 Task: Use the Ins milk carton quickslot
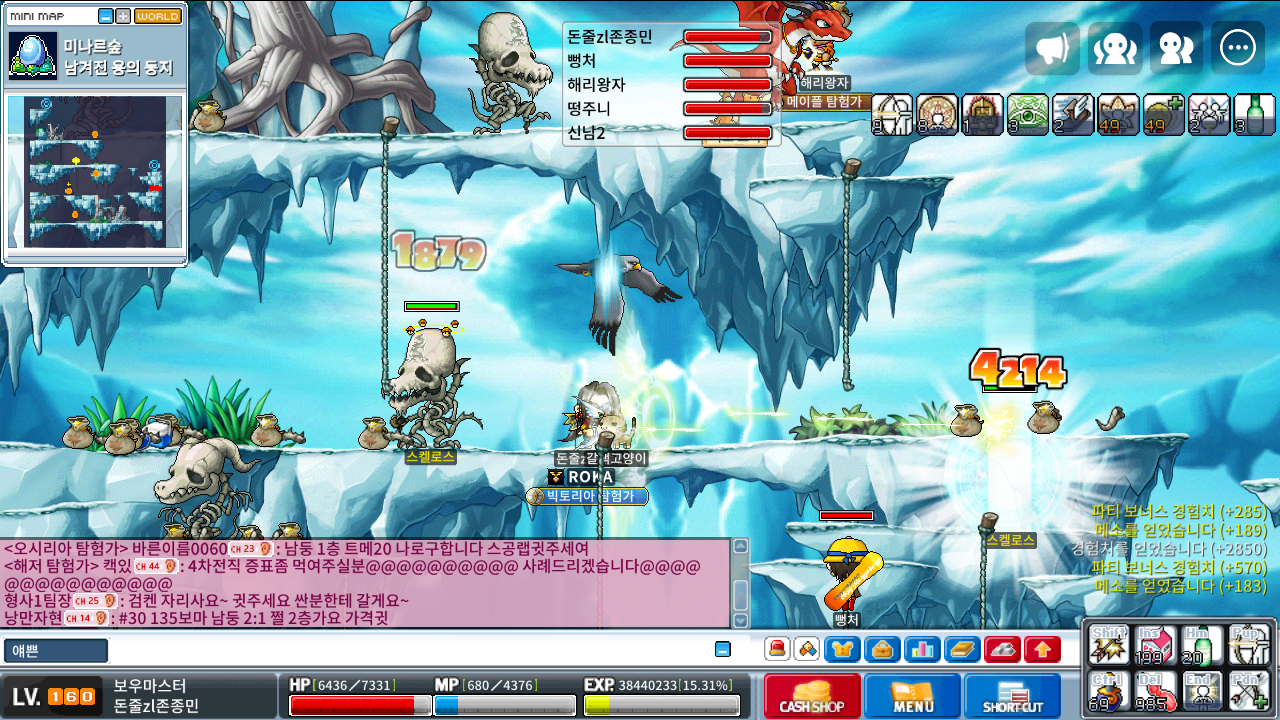click(1154, 647)
